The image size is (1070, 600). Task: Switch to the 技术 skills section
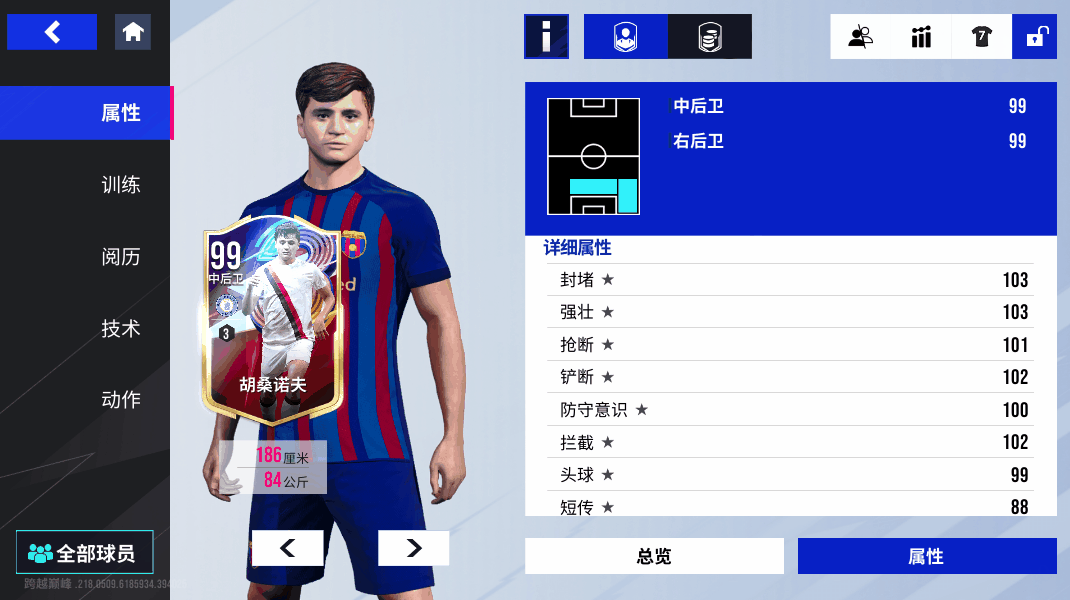[x=120, y=328]
